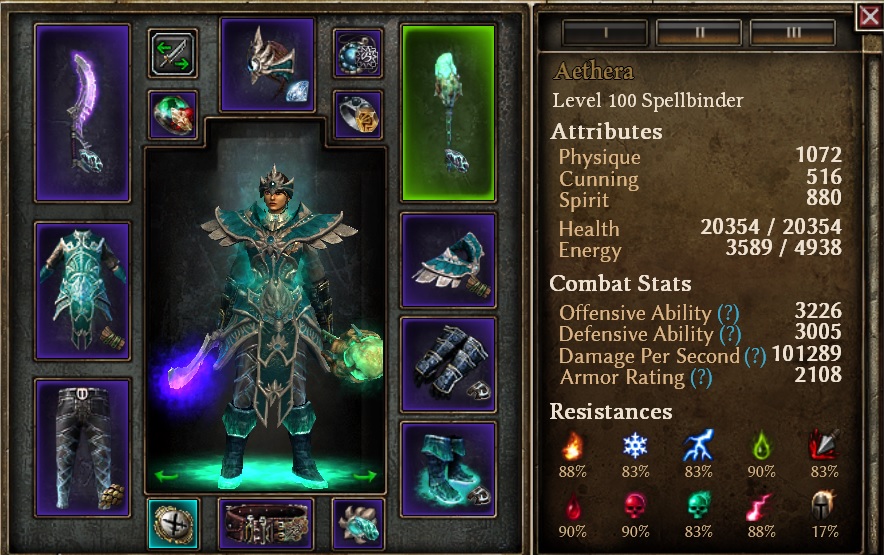This screenshot has height=555, width=884.
Task: Select the green-highlighted off-hand scepter slot
Action: [x=448, y=112]
